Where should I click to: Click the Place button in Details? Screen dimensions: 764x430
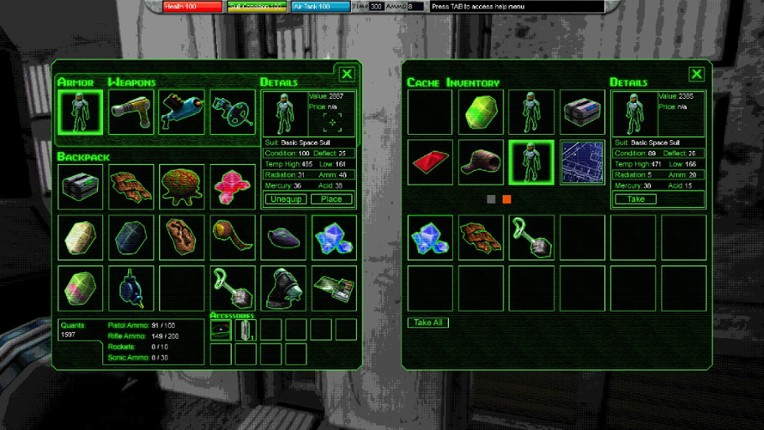pos(332,199)
